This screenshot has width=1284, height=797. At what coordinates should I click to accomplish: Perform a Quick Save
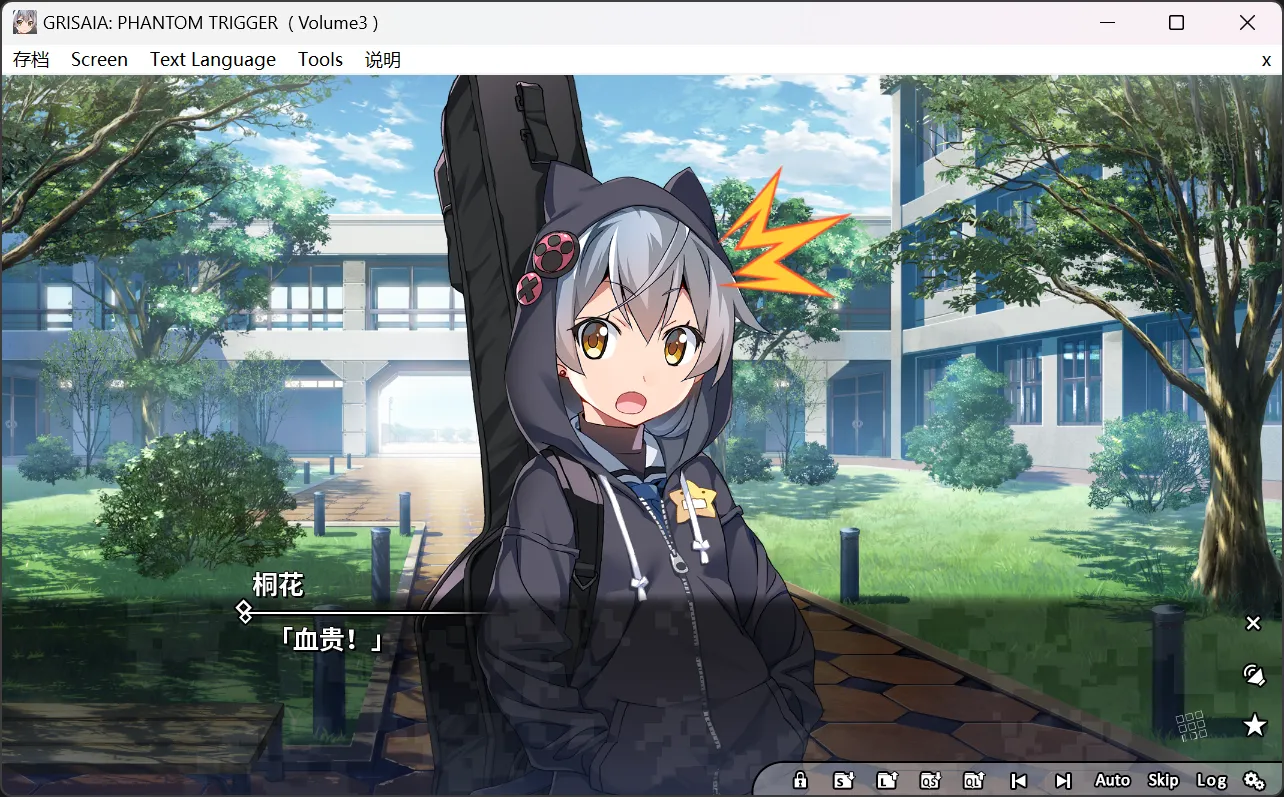pyautogui.click(x=930, y=780)
